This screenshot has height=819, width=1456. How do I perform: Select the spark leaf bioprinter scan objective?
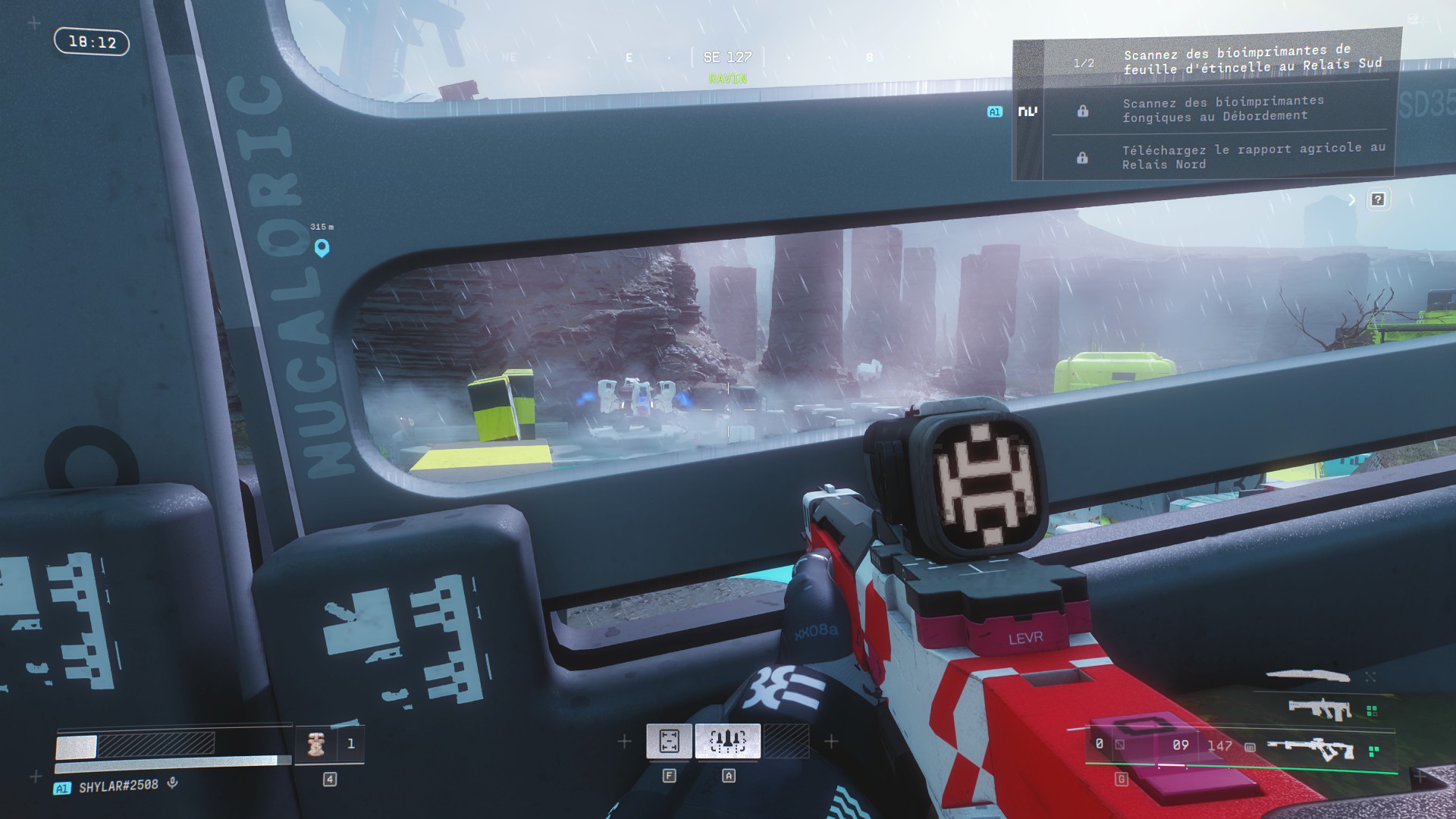(x=1251, y=61)
